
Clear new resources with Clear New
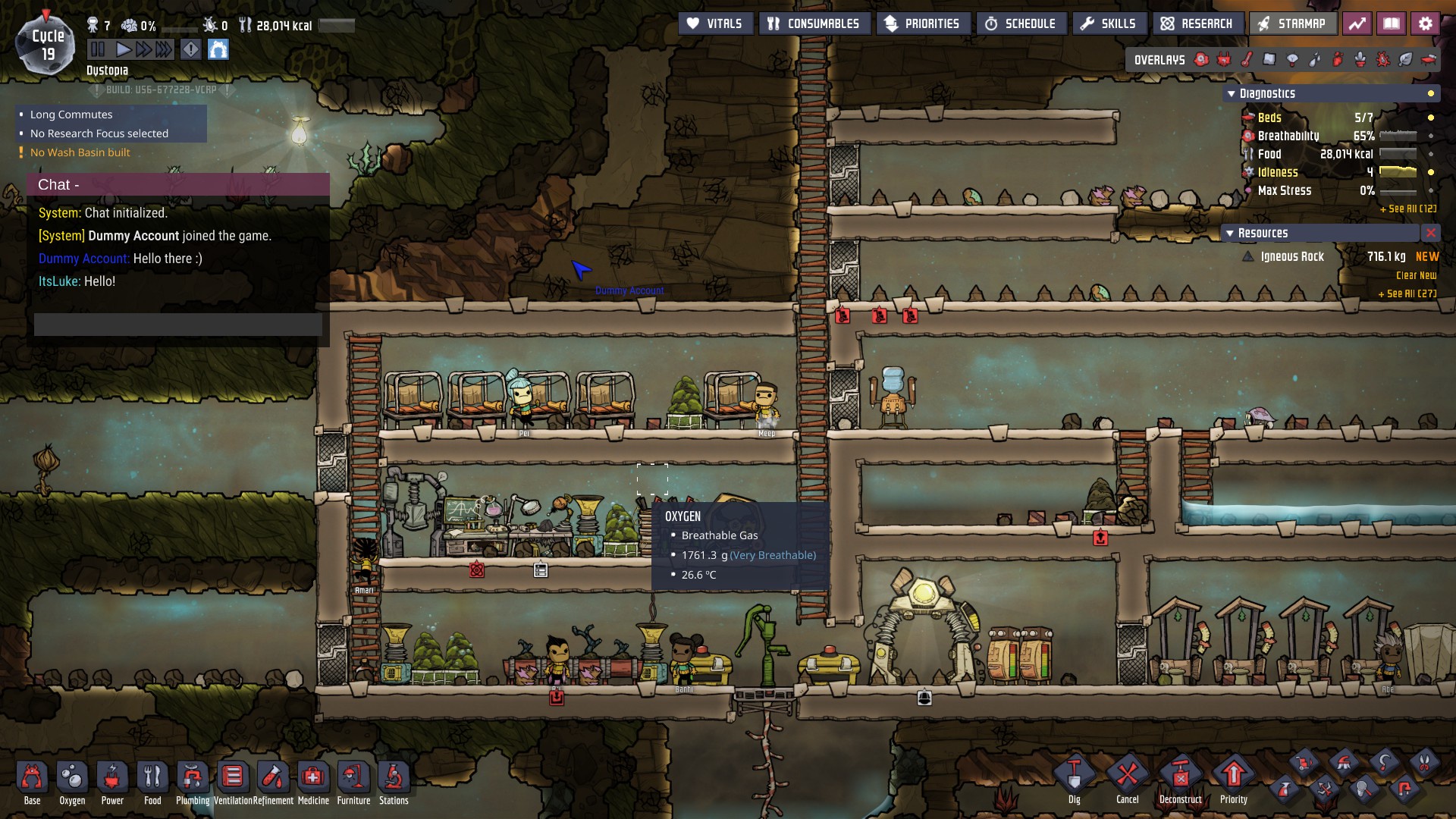[1416, 276]
